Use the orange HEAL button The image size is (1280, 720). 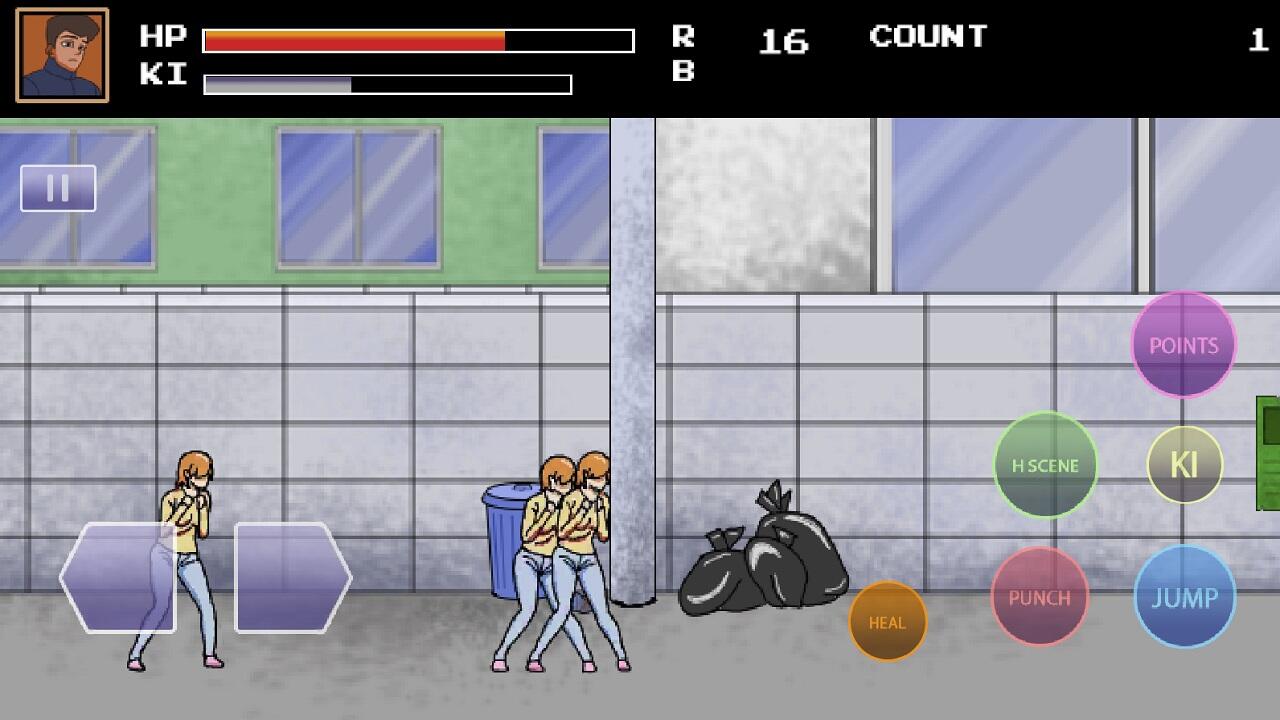pyautogui.click(x=887, y=622)
